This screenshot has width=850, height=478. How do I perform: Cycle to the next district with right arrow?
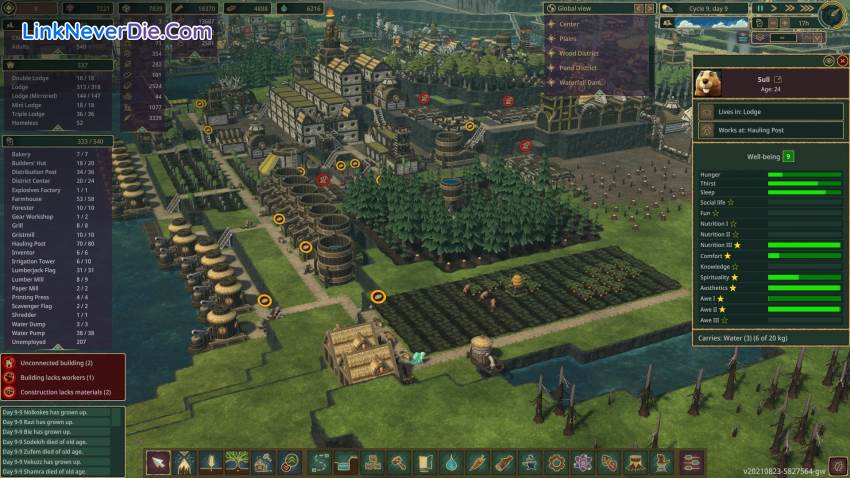click(647, 8)
